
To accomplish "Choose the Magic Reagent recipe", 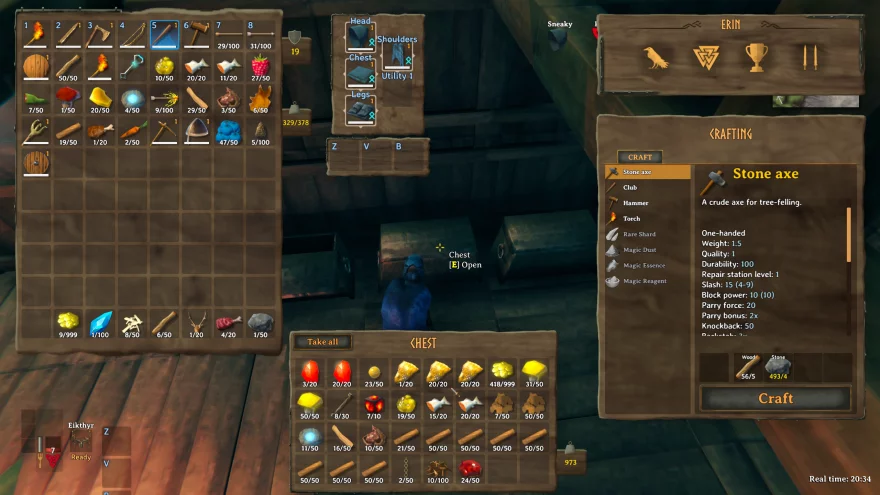I will [x=644, y=282].
